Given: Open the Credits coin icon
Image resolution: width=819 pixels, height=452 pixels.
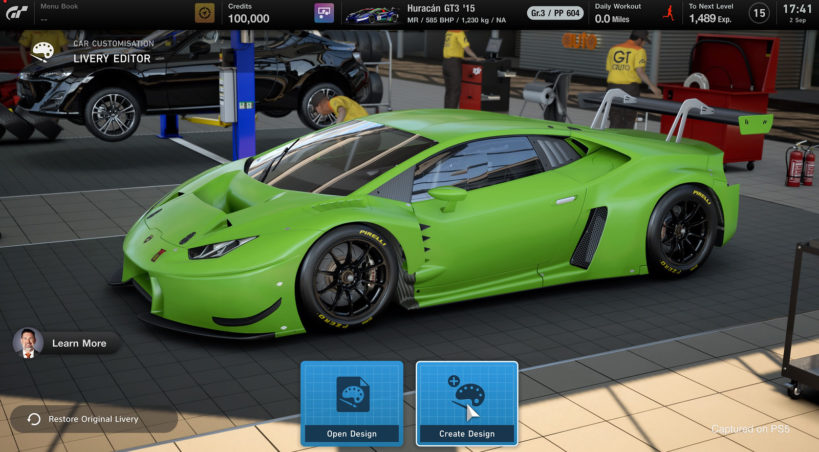Looking at the screenshot, I should [205, 13].
